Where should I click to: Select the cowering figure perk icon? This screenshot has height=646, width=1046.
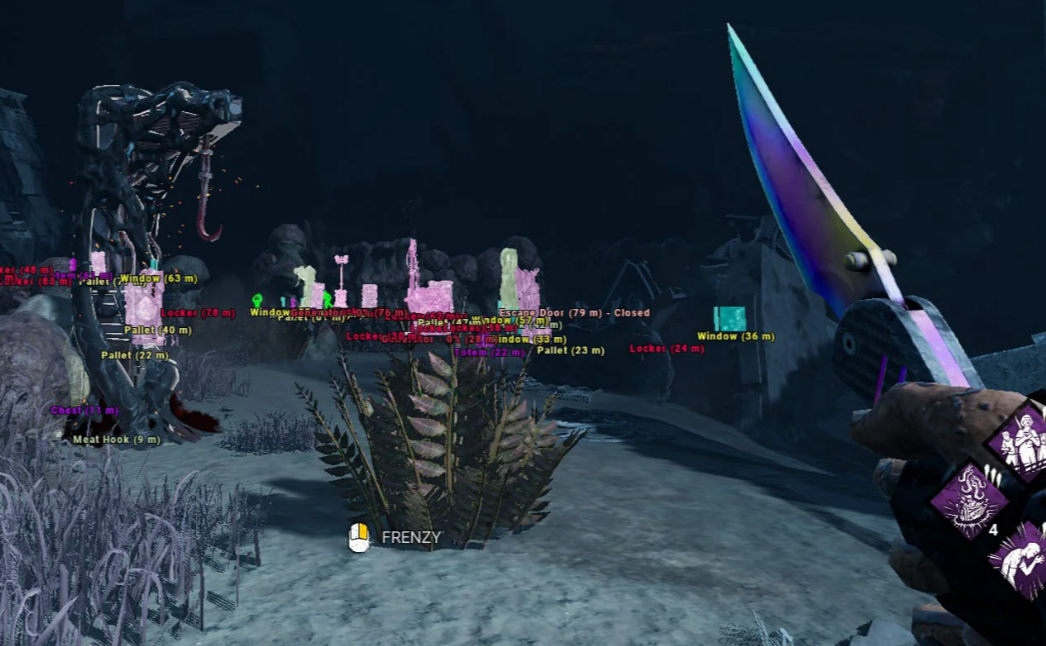[1022, 560]
